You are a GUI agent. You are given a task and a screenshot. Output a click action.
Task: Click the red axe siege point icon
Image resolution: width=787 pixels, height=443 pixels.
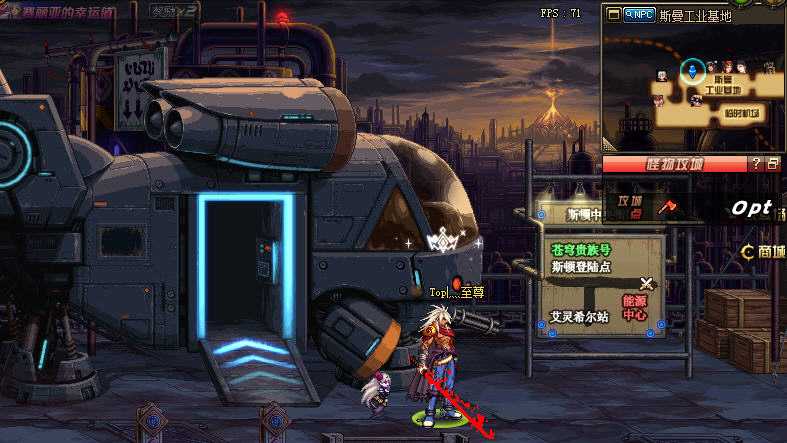point(668,207)
